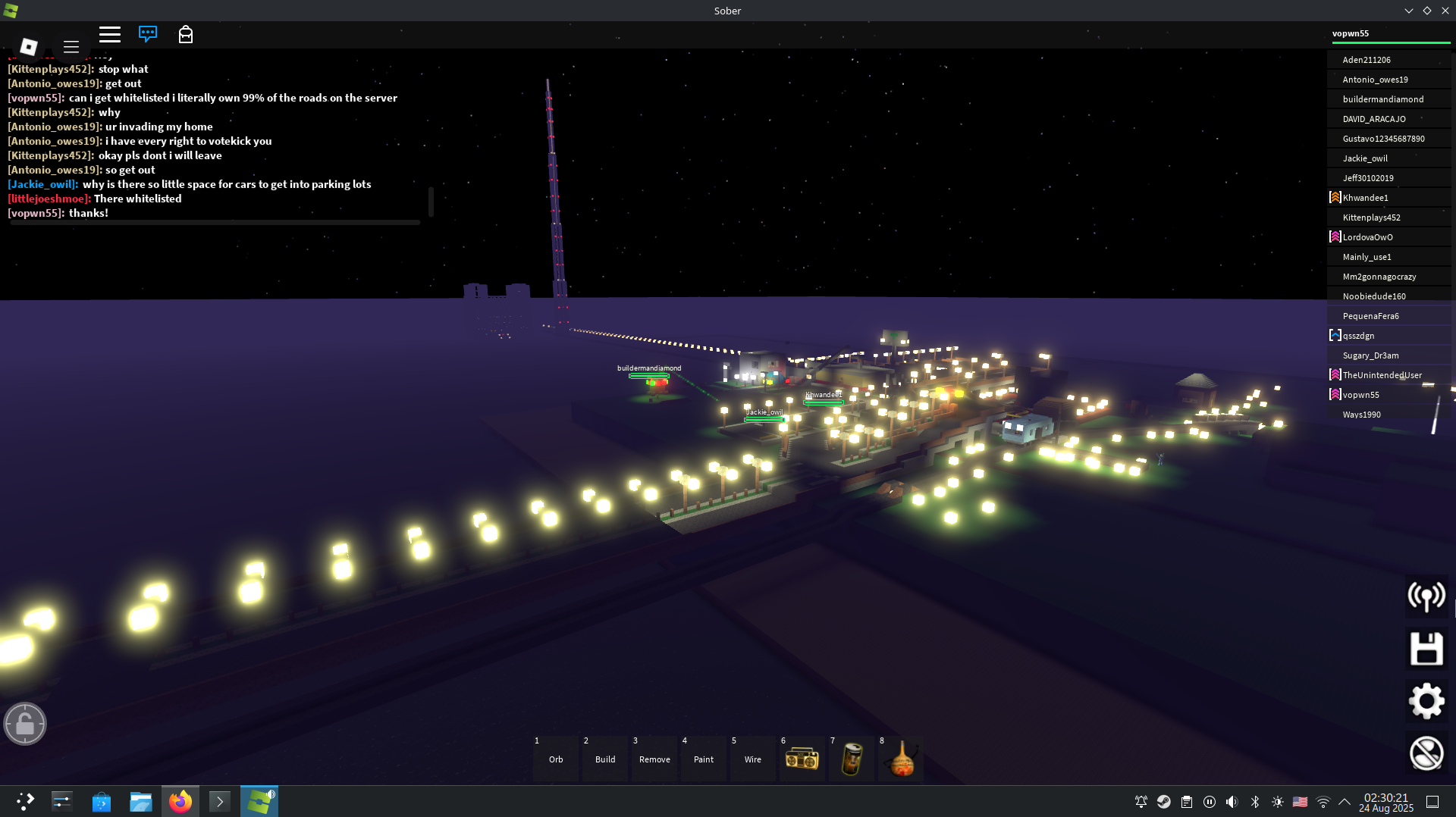Select the orange potion flask slot

tap(901, 758)
